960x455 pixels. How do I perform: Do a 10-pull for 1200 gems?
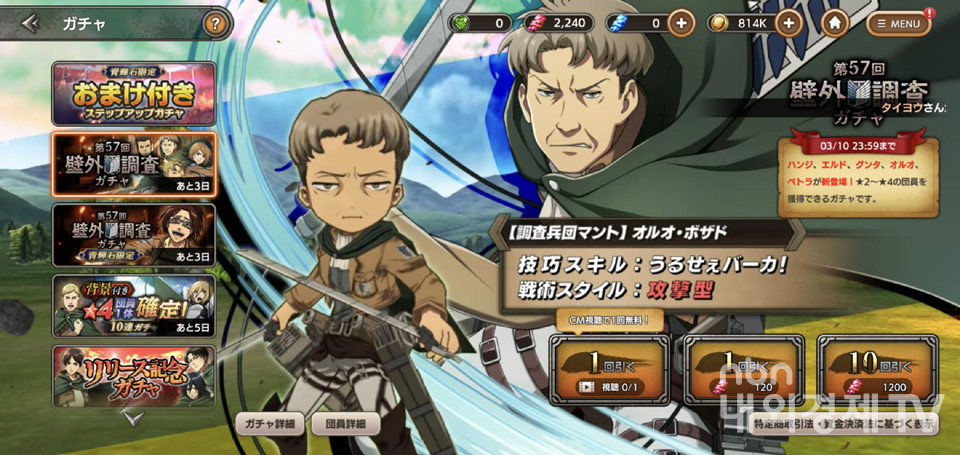[877, 369]
